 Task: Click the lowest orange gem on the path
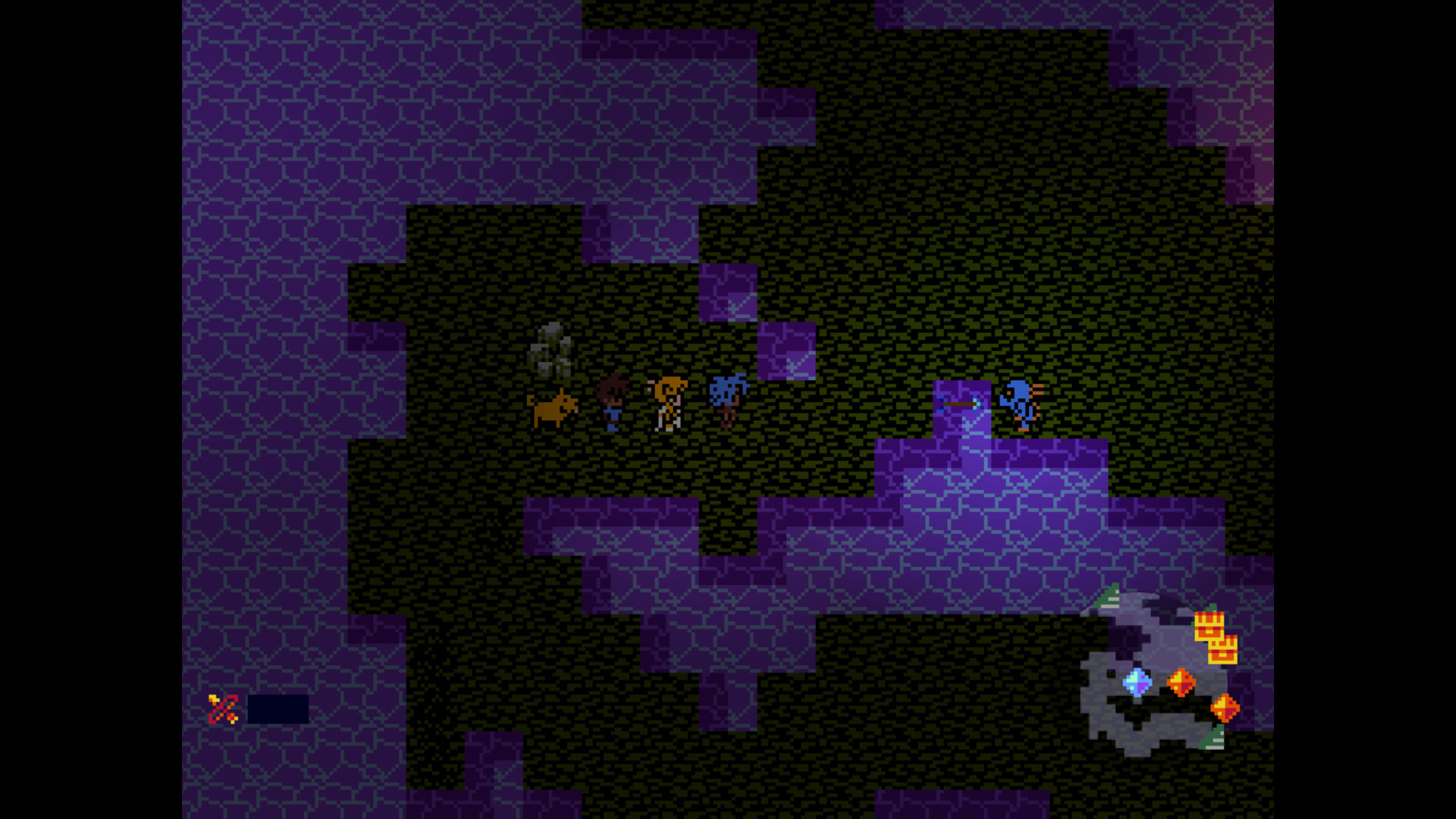(1225, 708)
